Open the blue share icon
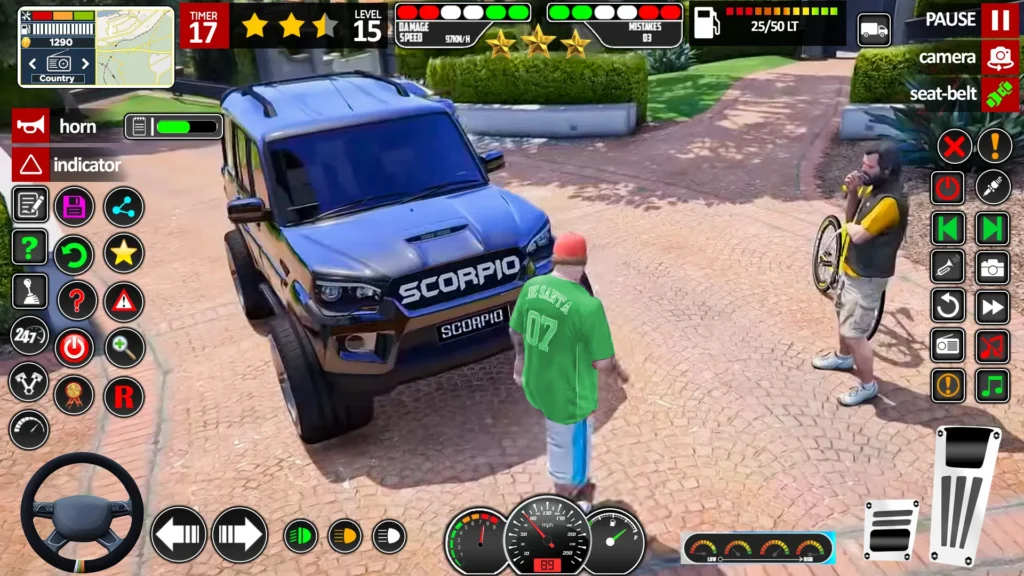1024x576 pixels. coord(124,207)
